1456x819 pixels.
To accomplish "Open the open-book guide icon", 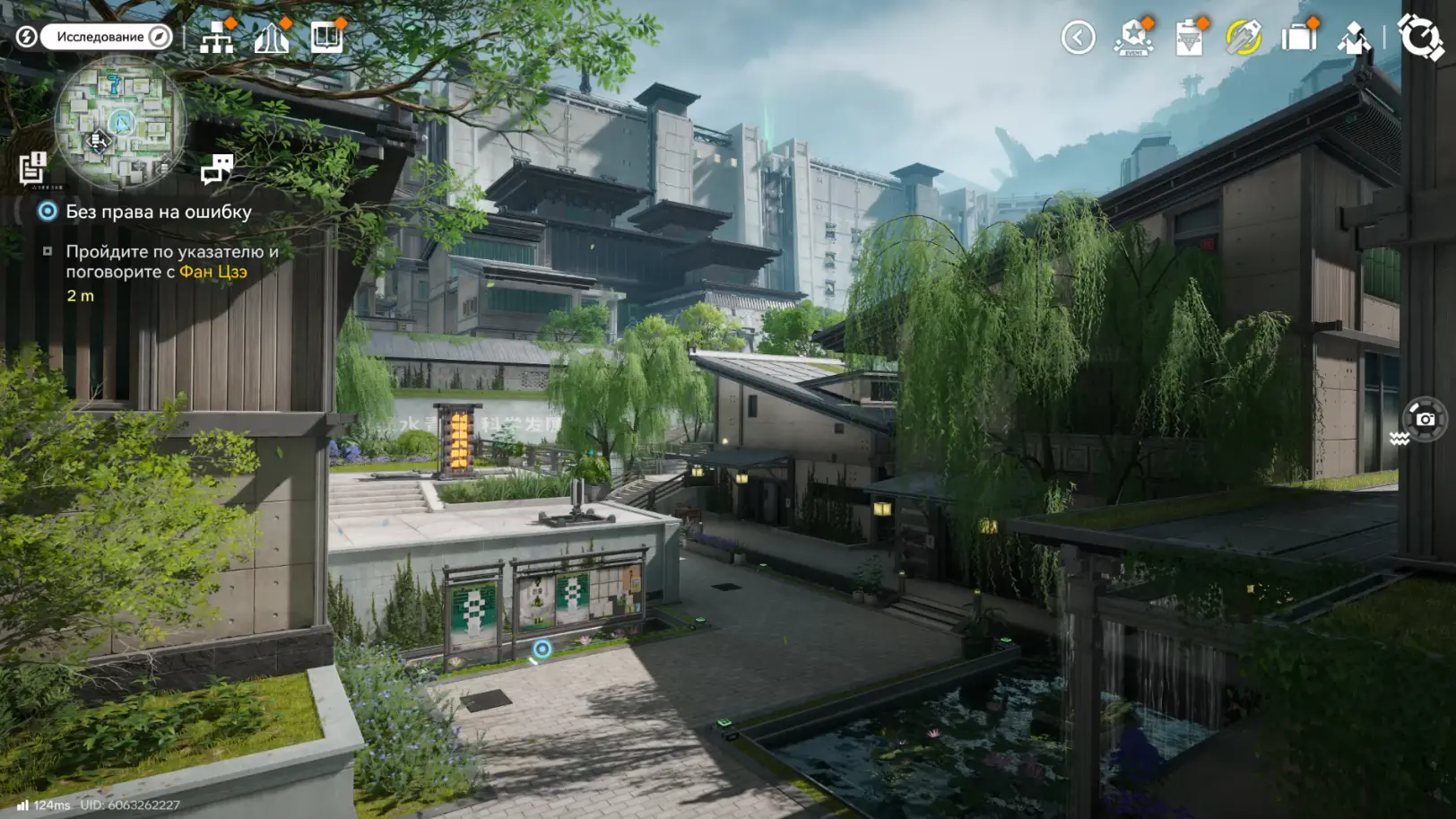I will (326, 38).
